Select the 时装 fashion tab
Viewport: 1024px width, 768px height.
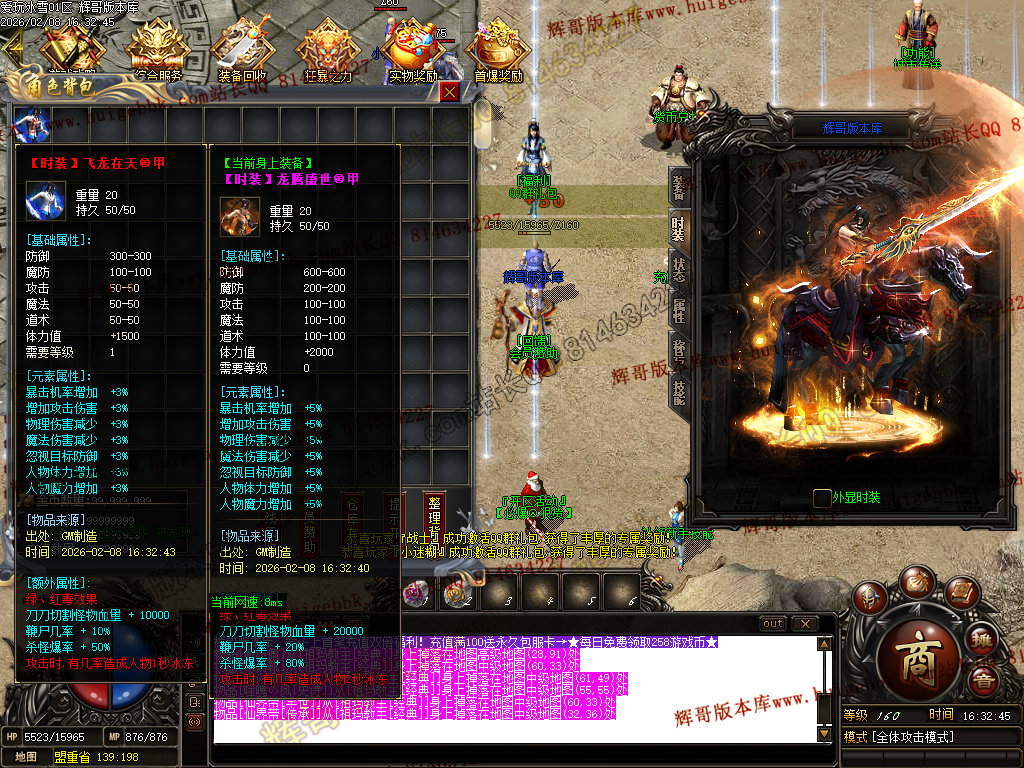click(x=679, y=229)
